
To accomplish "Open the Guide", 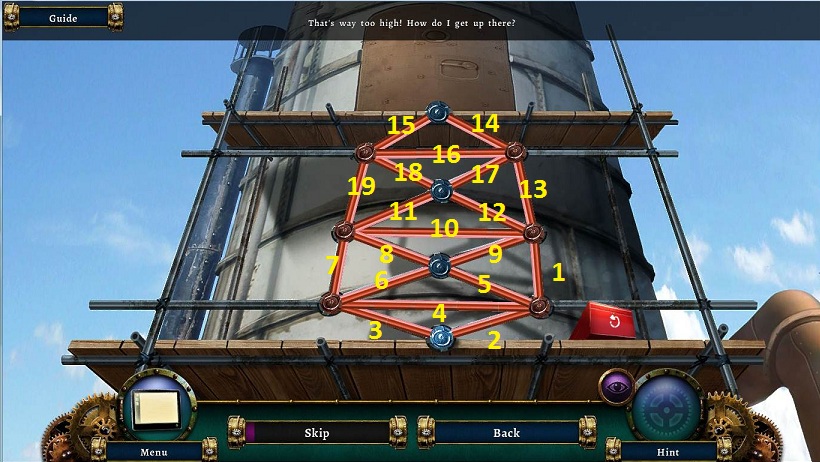I will tap(63, 17).
